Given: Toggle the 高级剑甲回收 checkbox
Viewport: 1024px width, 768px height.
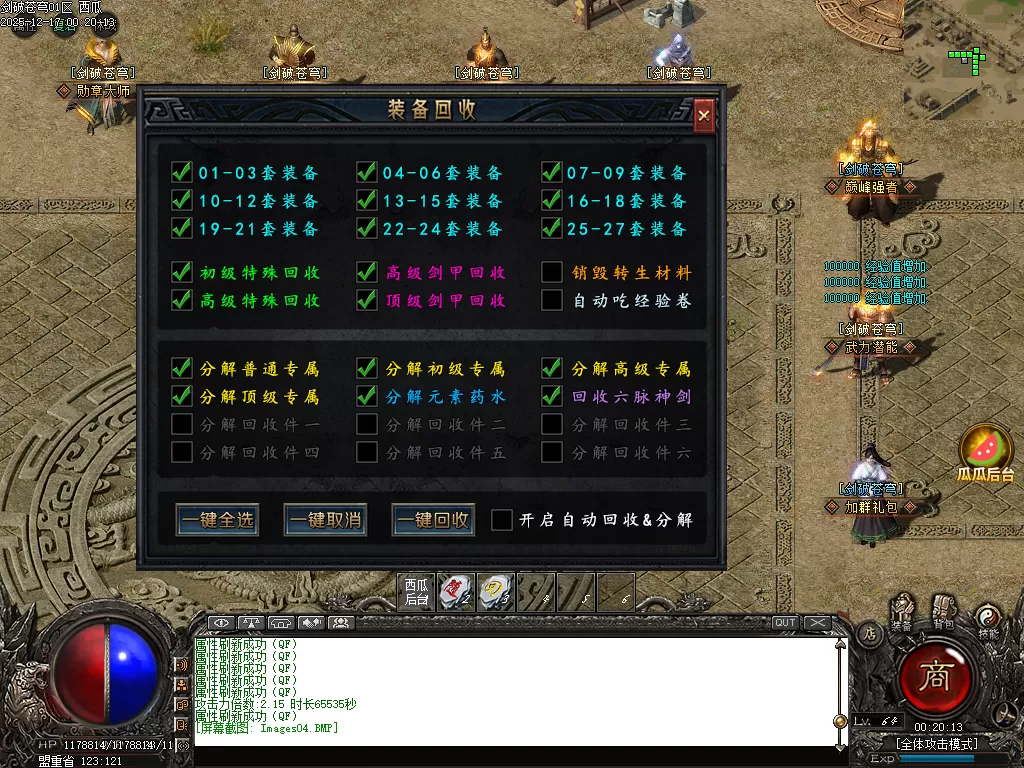Looking at the screenshot, I should 367,272.
